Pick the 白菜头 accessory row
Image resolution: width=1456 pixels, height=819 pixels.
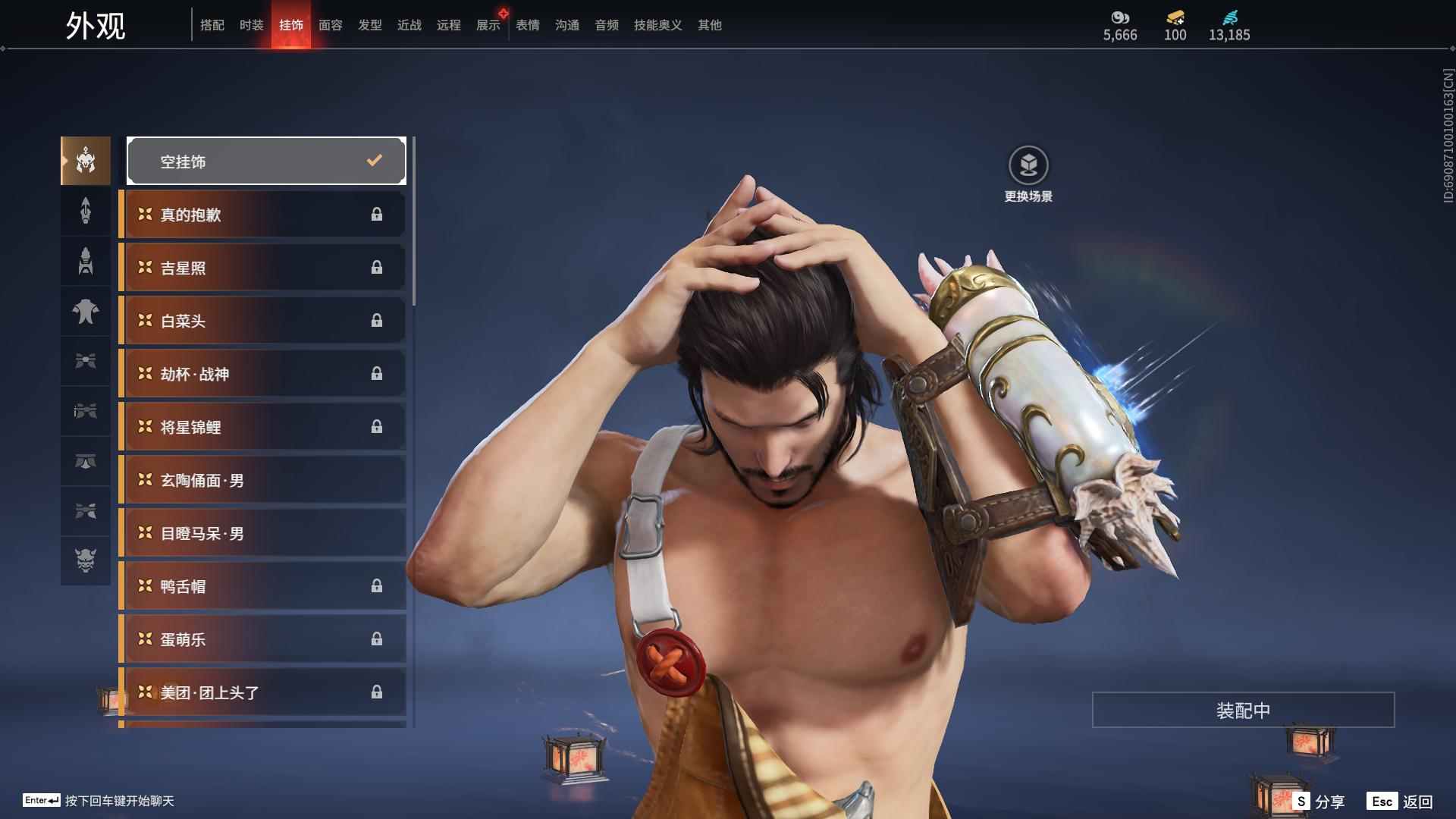[262, 321]
